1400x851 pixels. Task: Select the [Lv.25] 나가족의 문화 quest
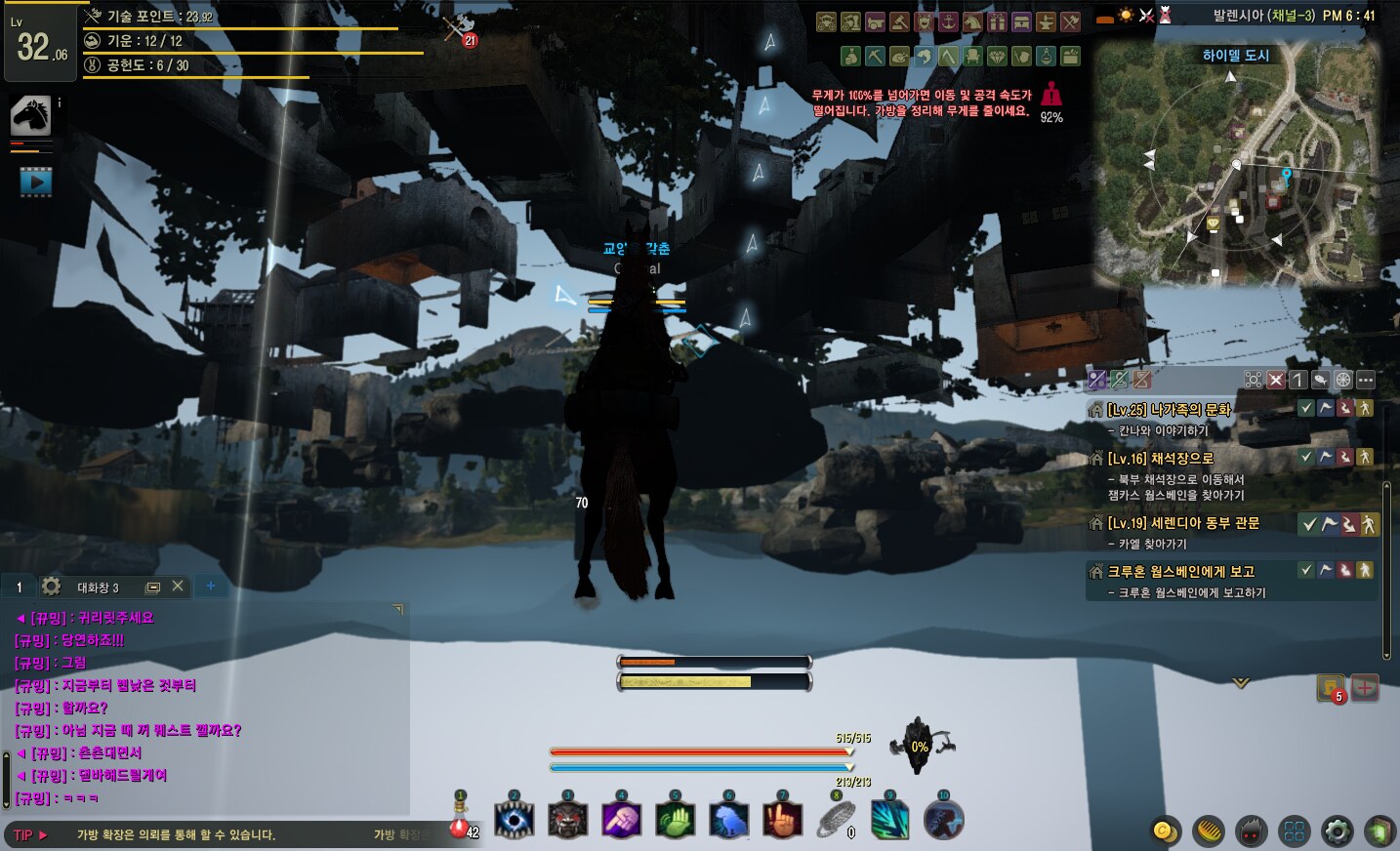pyautogui.click(x=1169, y=410)
